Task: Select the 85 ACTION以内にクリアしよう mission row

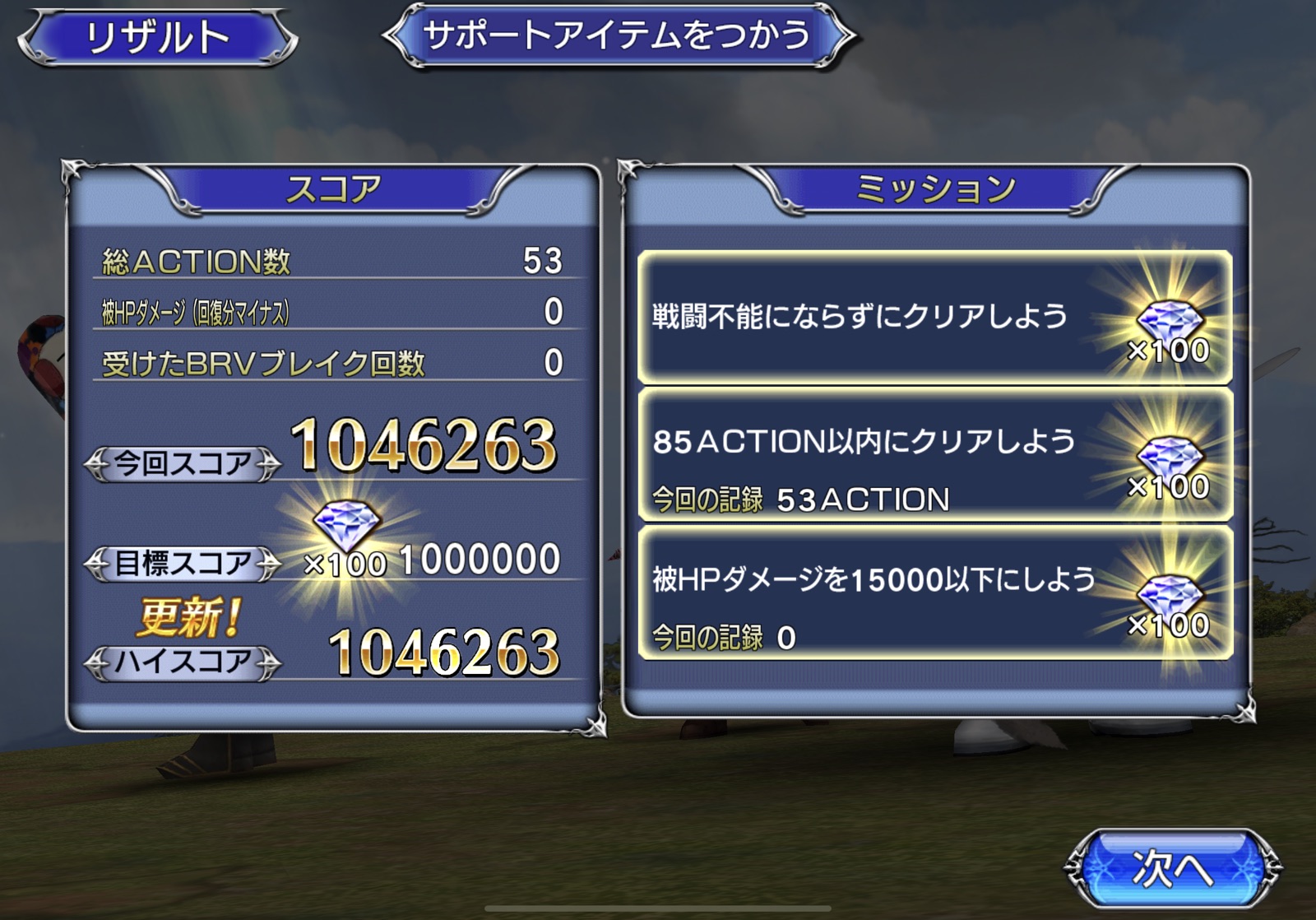Action: [x=934, y=455]
